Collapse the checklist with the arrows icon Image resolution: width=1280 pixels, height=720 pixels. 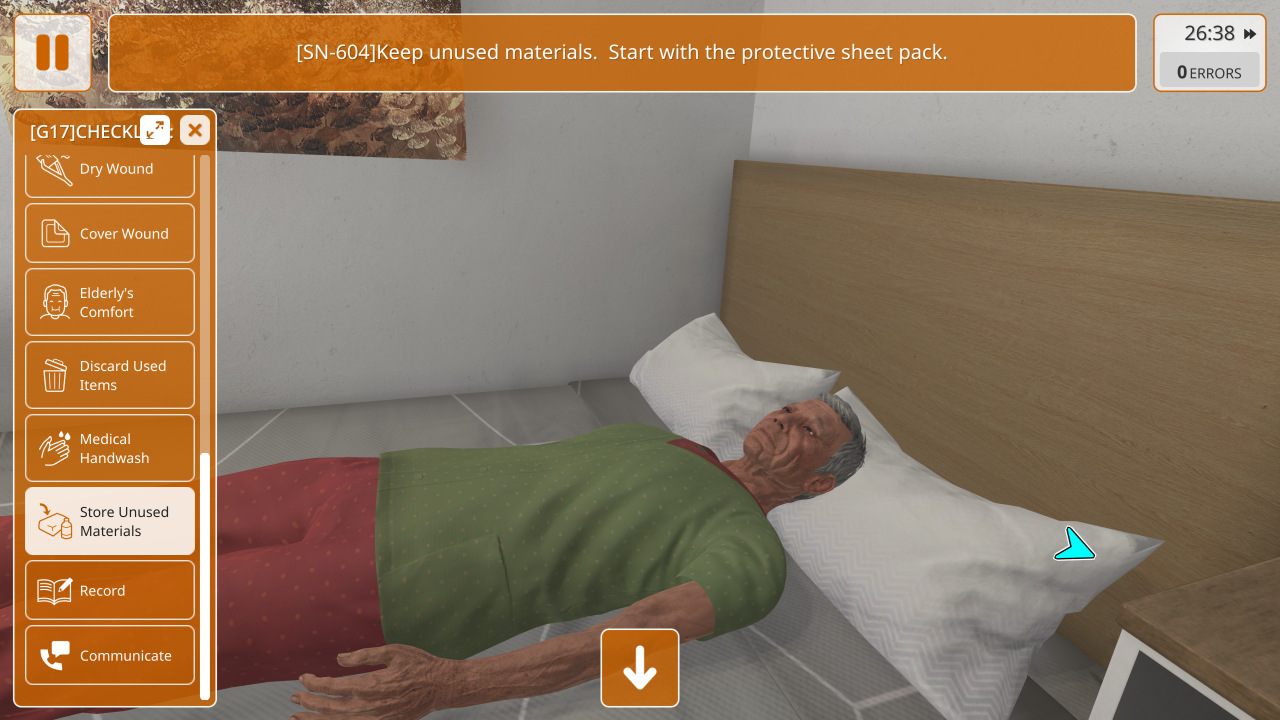[x=155, y=130]
